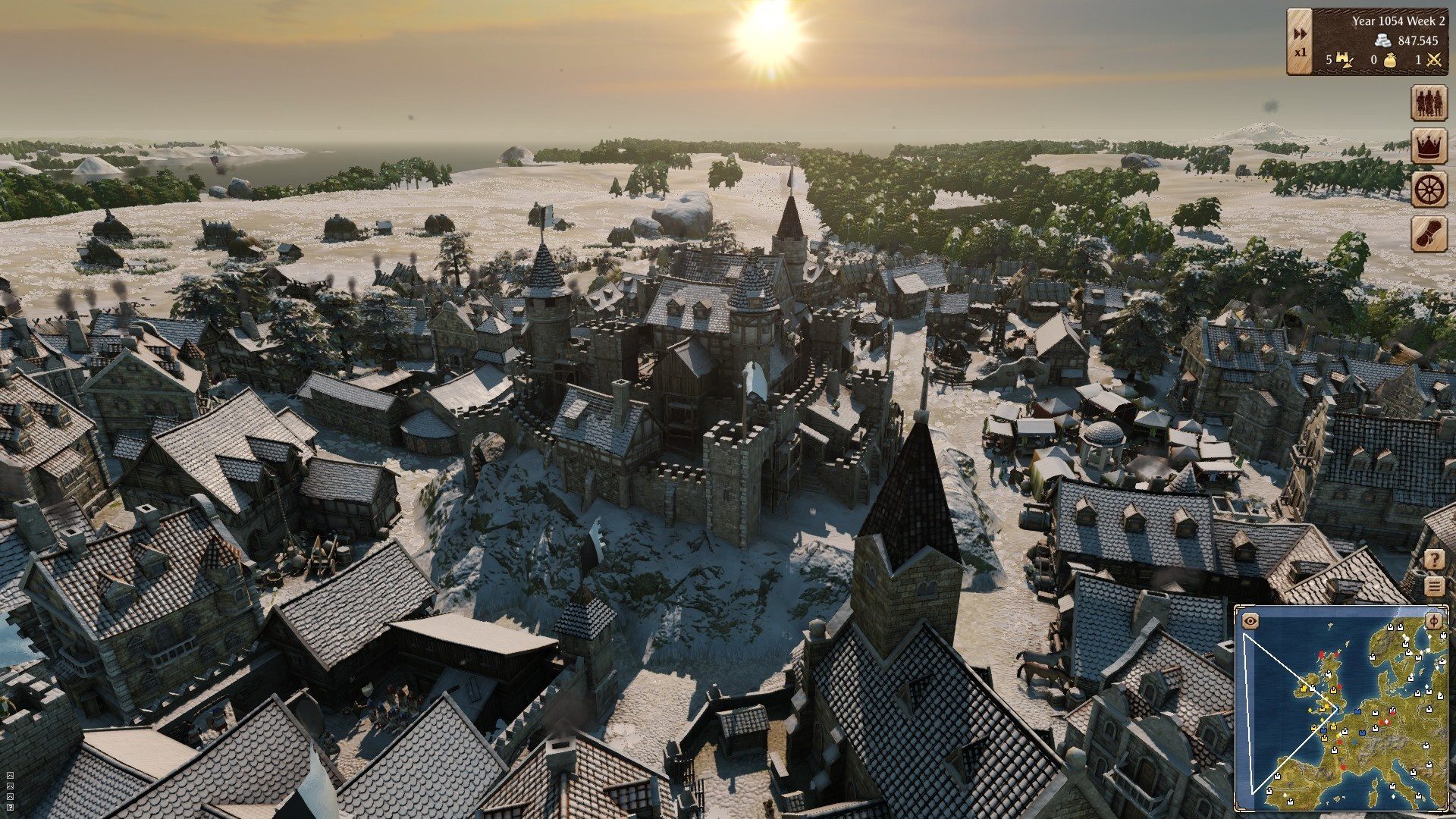
Task: Click the silver coins treasury icon
Action: click(1384, 40)
